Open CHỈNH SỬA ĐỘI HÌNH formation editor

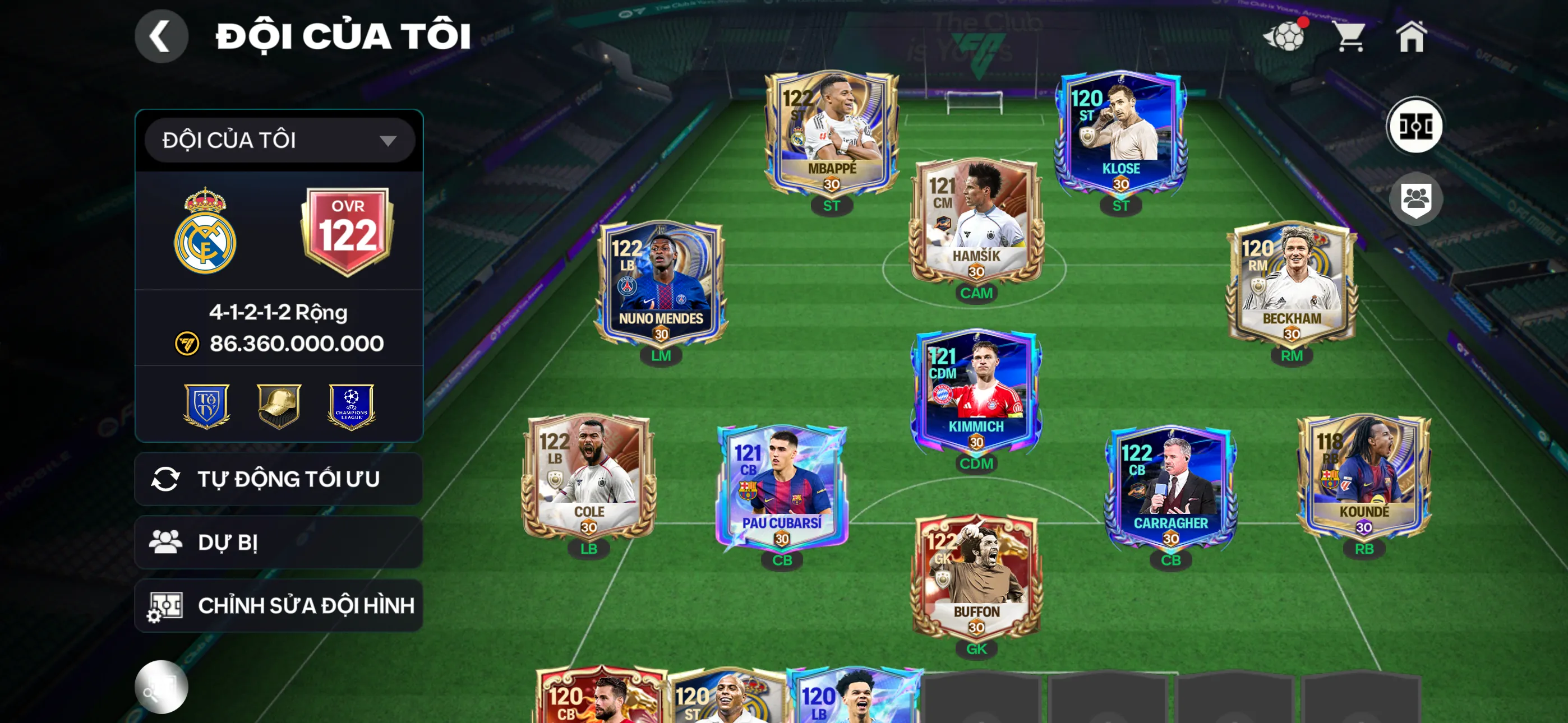coord(277,605)
